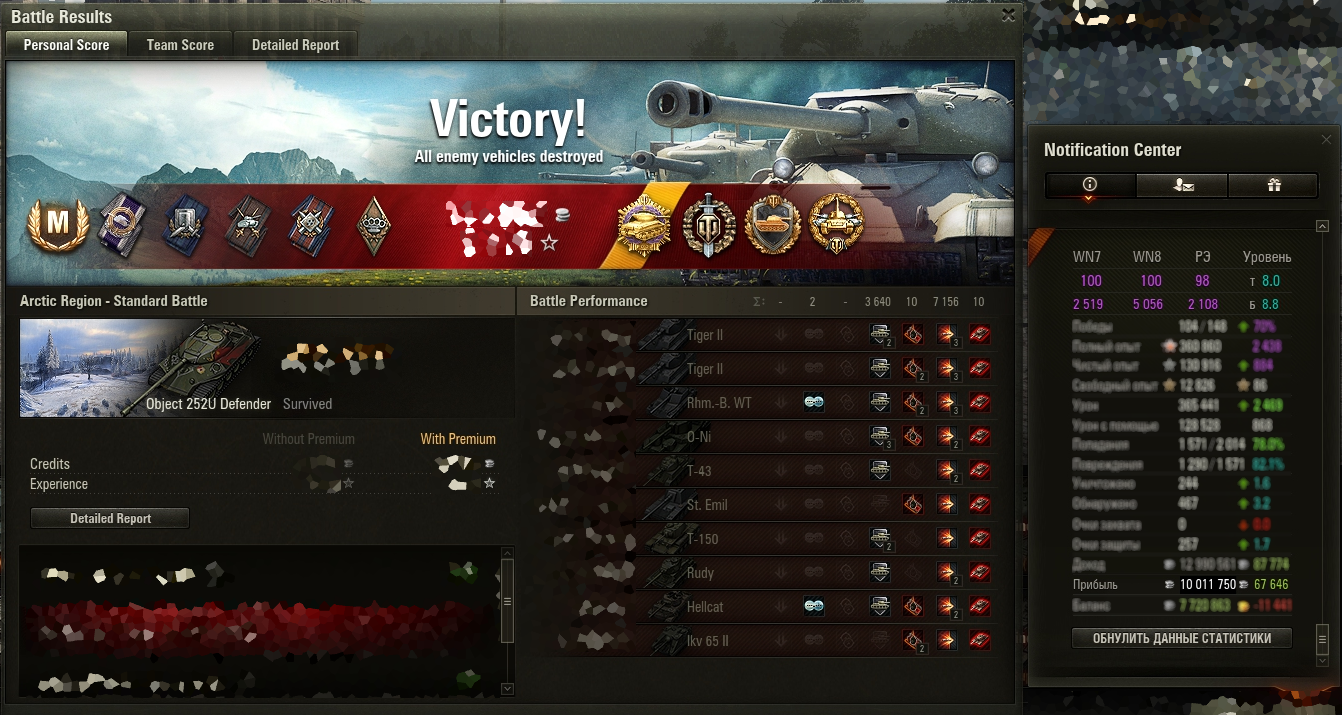Open the Detailed Report tab
This screenshot has height=715, width=1342.
(x=295, y=45)
